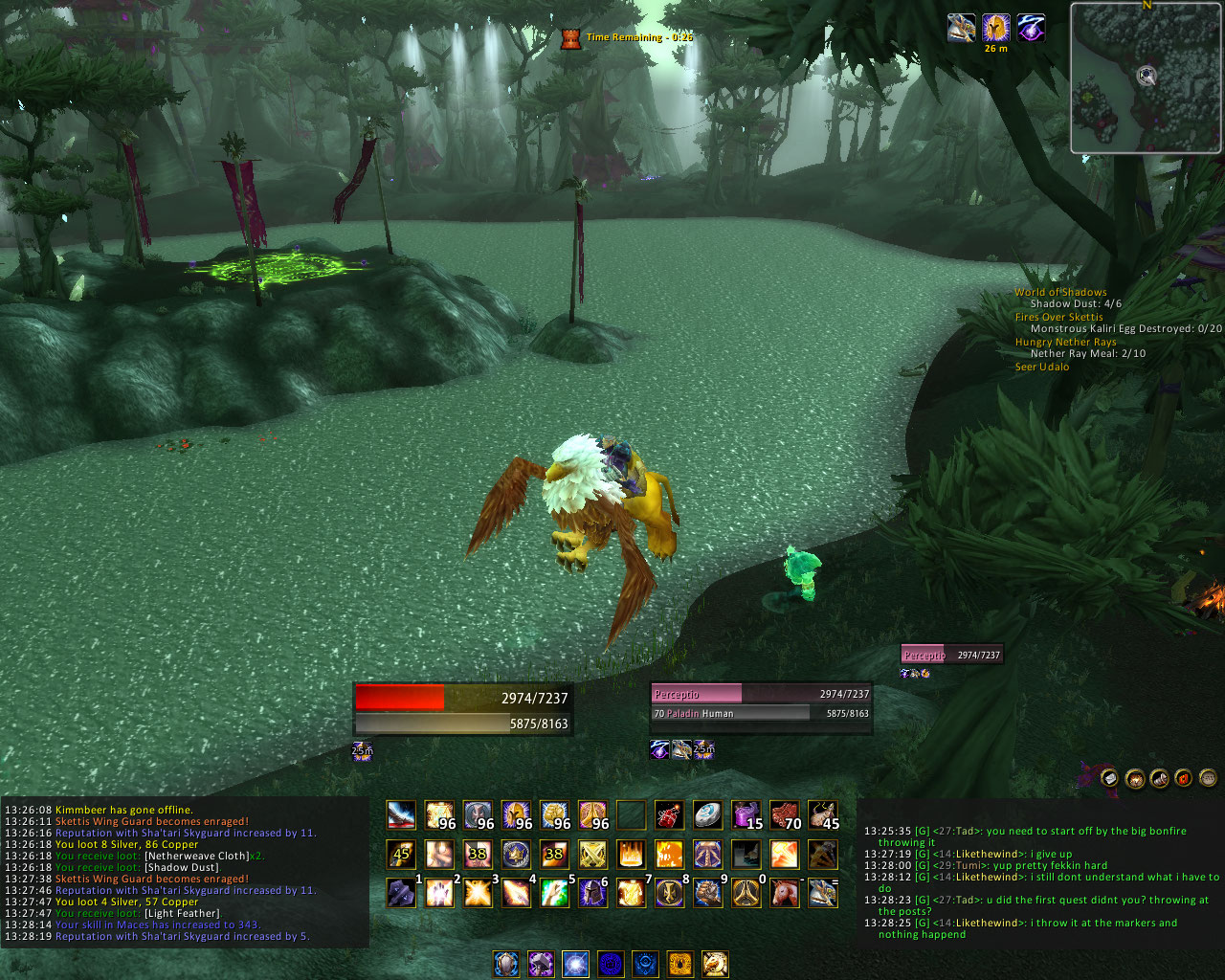
Task: Select the shield aura on stance bar
Action: pos(506,963)
